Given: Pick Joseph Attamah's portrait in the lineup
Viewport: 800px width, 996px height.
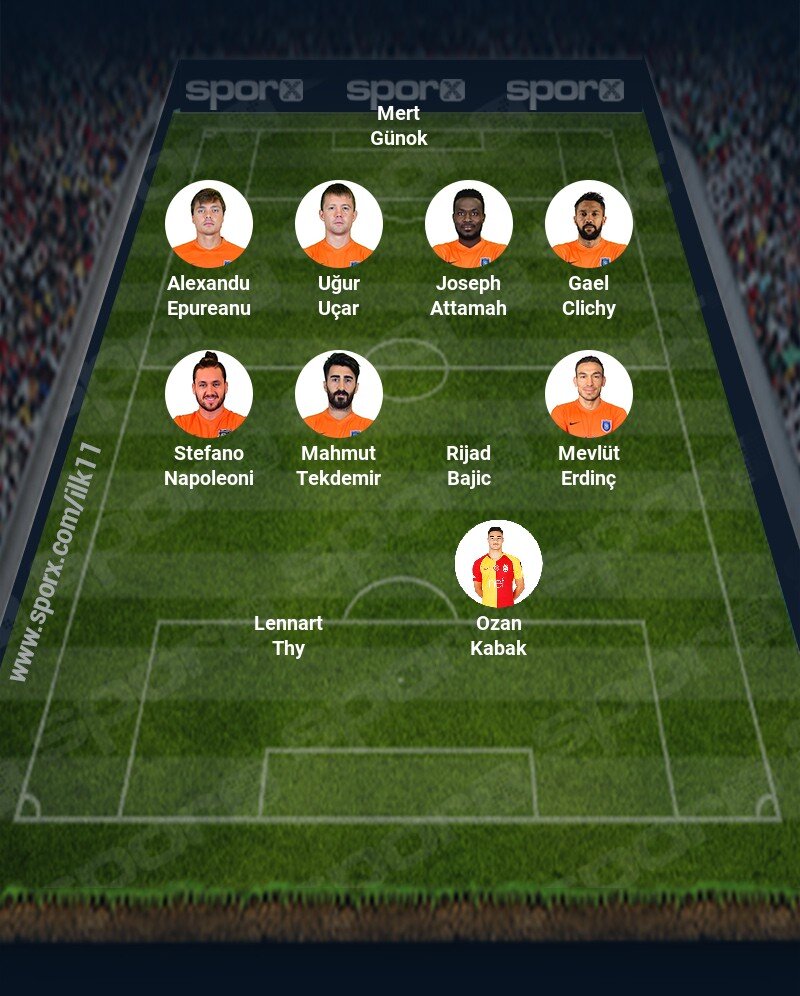Looking at the screenshot, I should [x=468, y=224].
